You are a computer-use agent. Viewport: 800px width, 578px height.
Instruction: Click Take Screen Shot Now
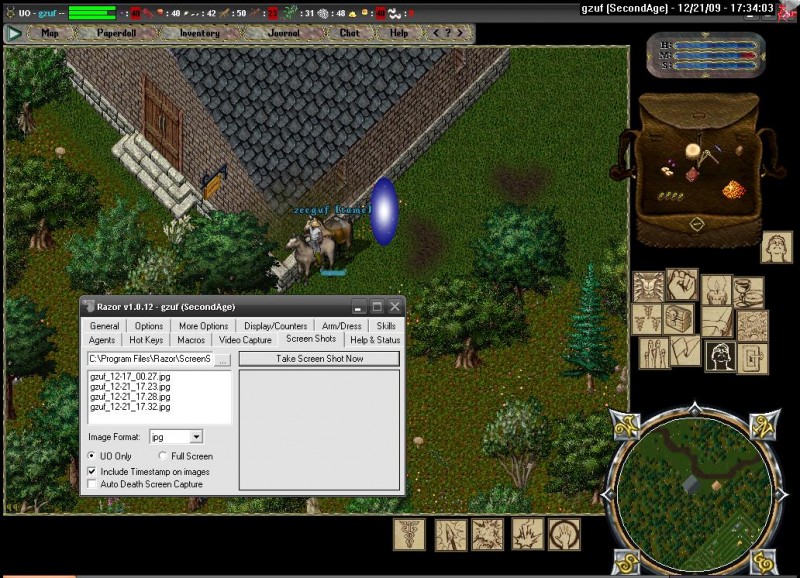pos(319,358)
